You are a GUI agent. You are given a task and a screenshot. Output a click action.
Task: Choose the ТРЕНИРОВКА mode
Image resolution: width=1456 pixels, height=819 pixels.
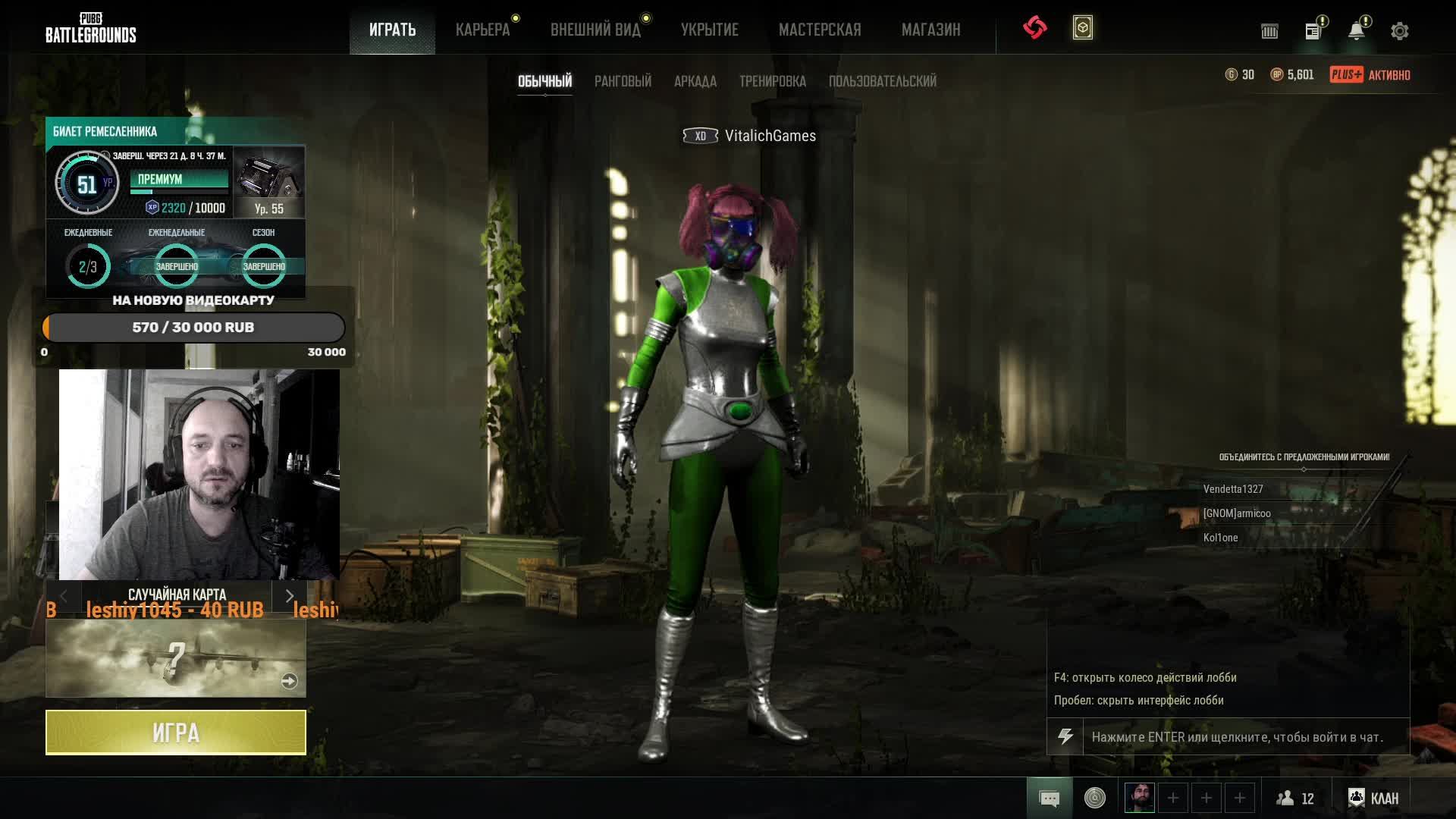pos(772,81)
